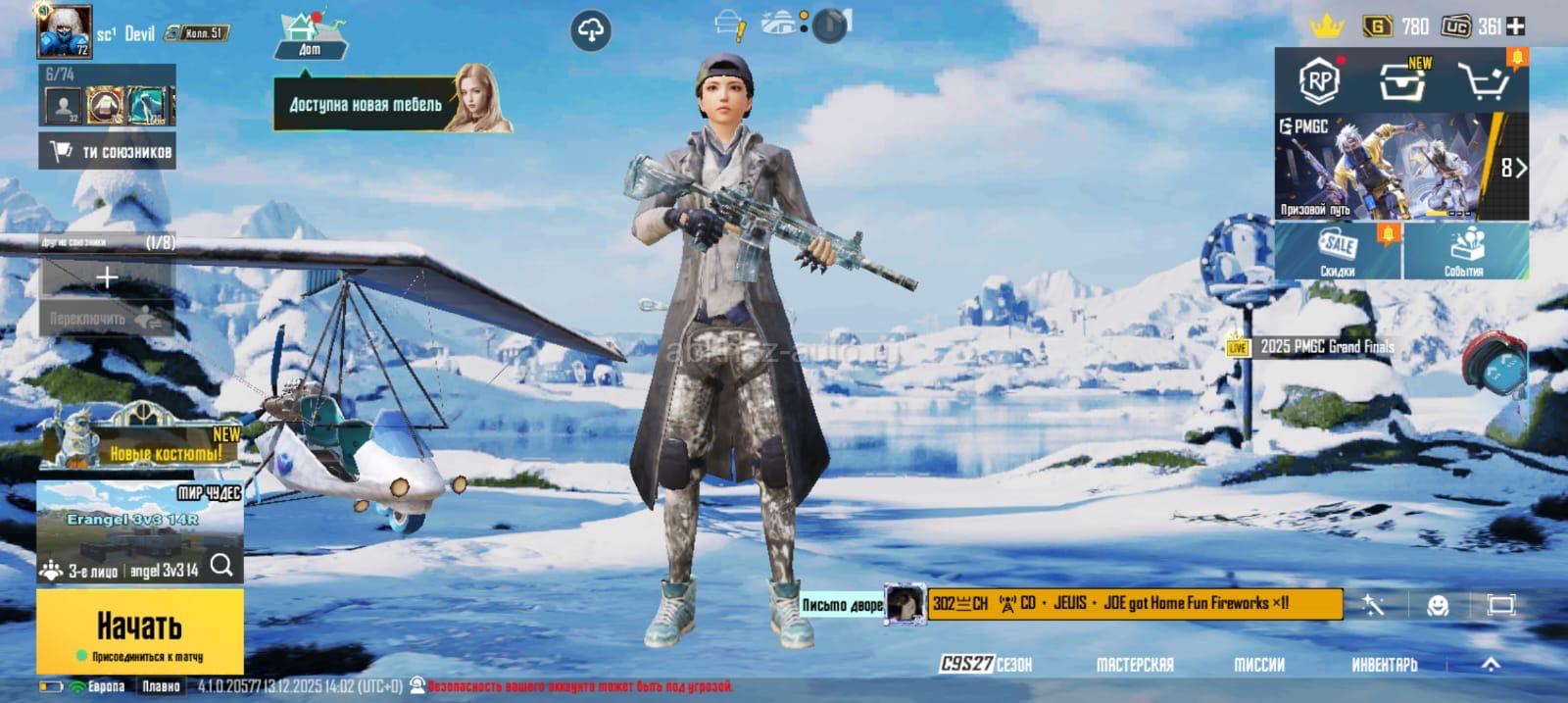Image resolution: width=1568 pixels, height=703 pixels.
Task: Open the Royale Pass RP icon
Action: tap(1319, 80)
